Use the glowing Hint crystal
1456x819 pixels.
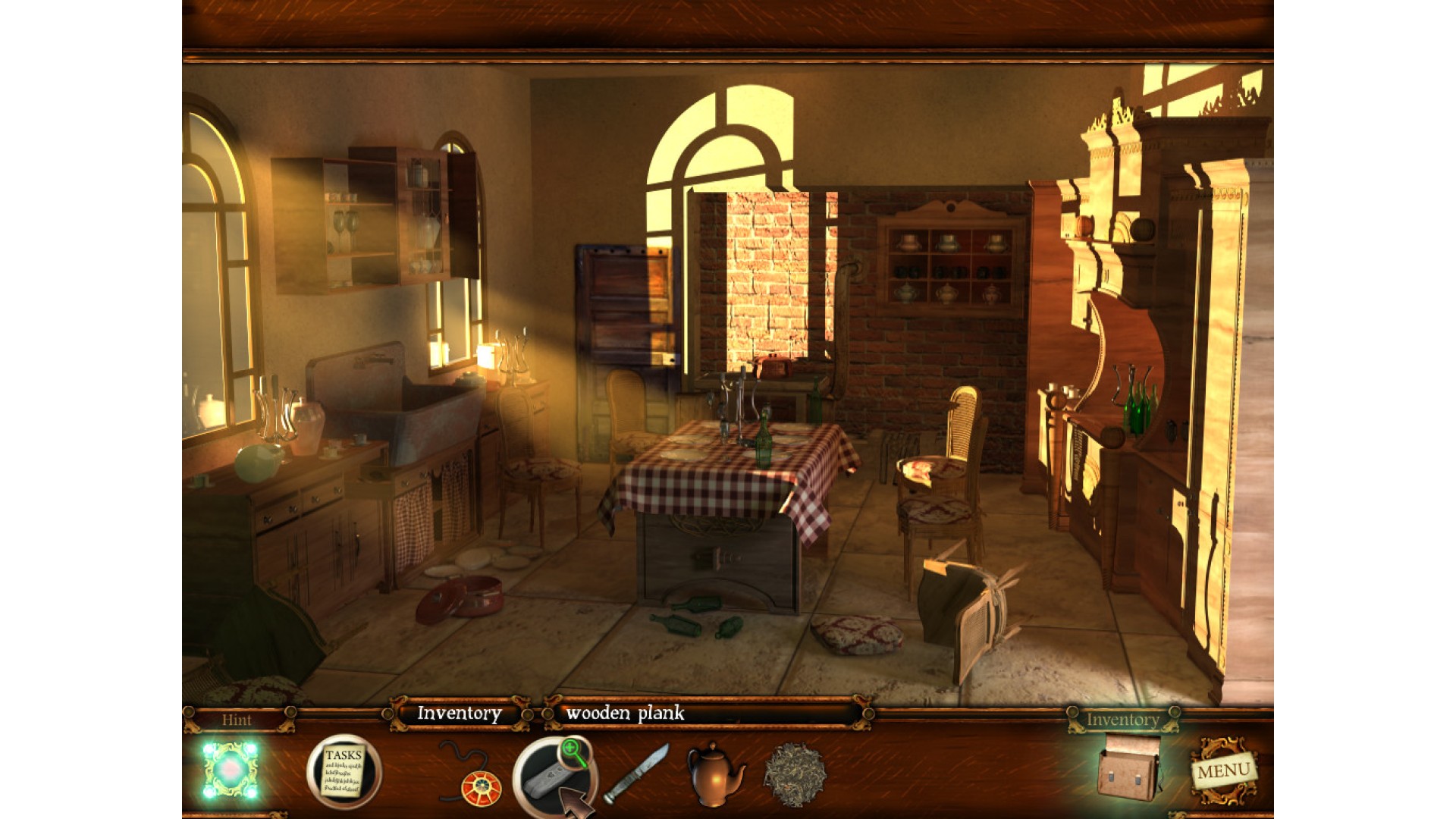tap(230, 770)
